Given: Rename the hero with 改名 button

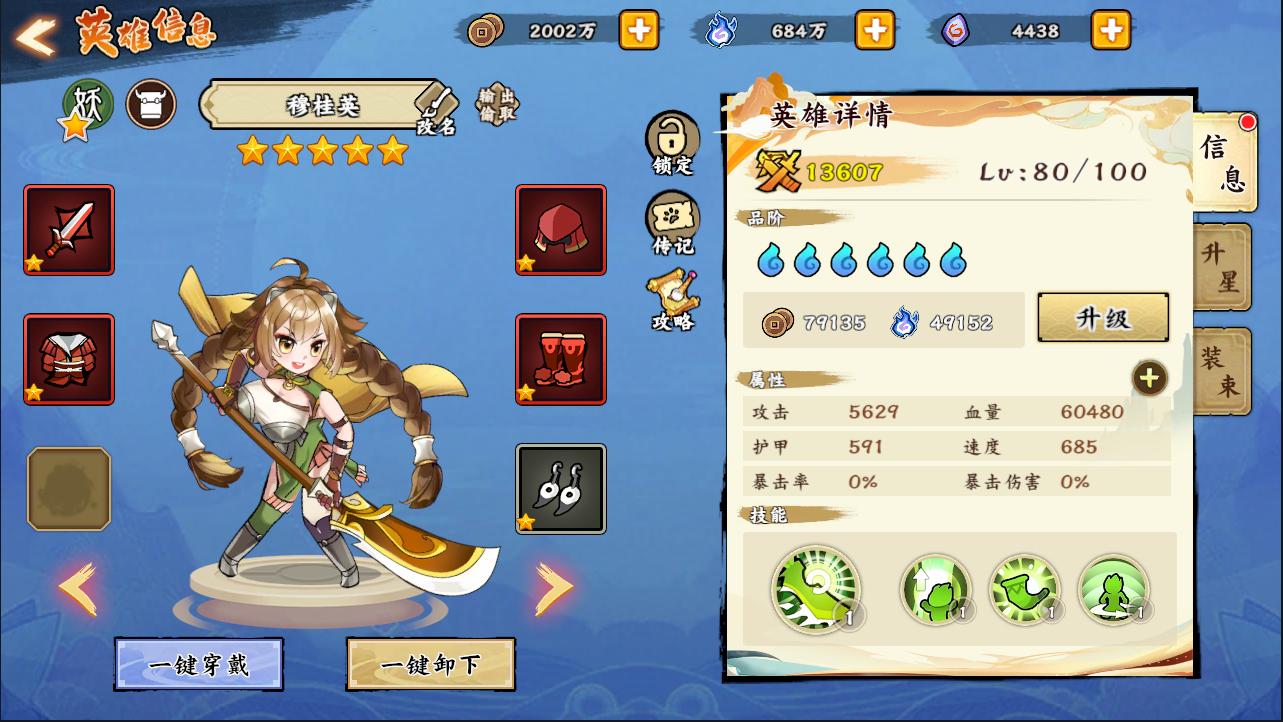Looking at the screenshot, I should point(437,110).
